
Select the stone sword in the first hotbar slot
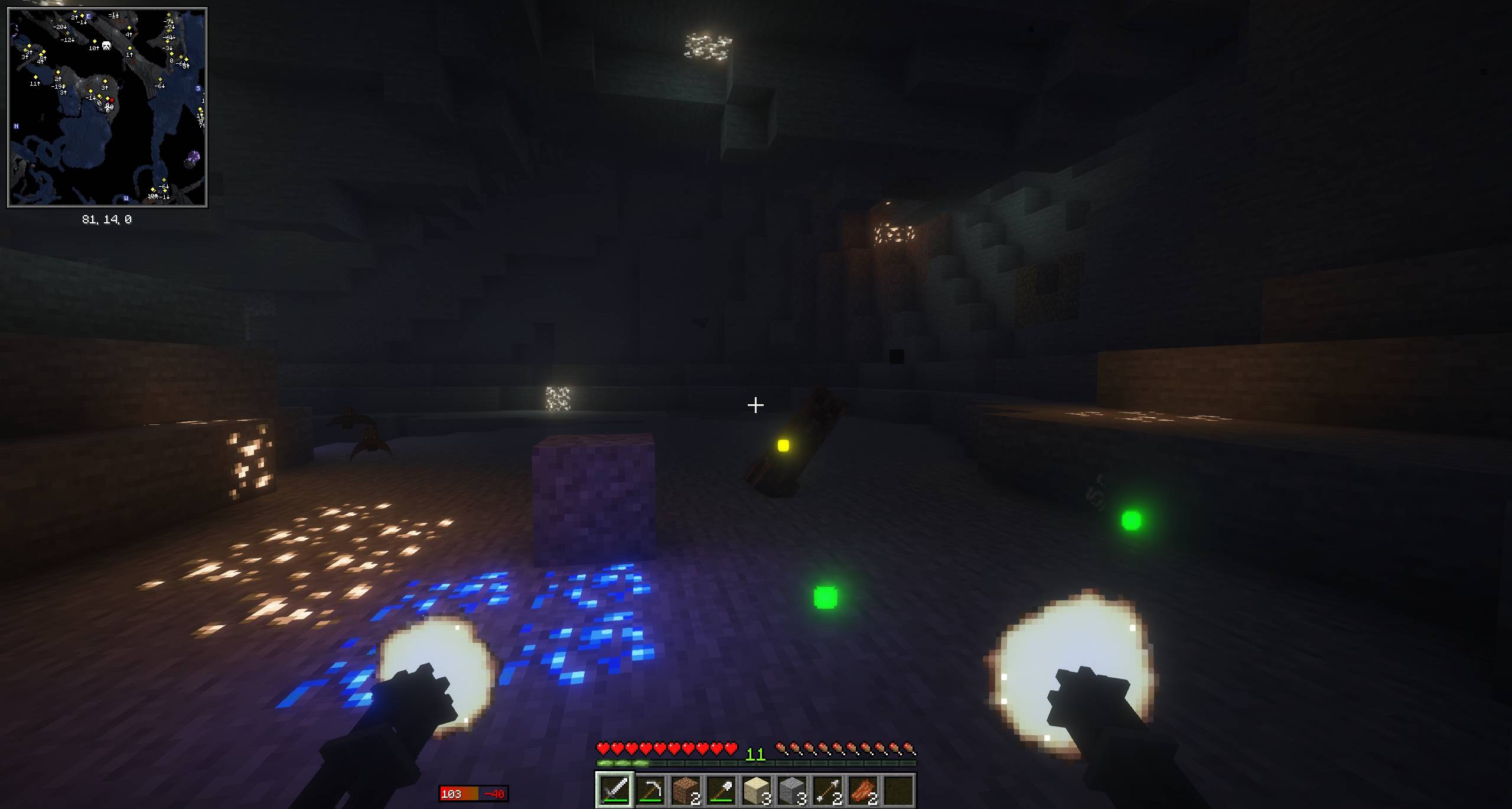[x=613, y=791]
